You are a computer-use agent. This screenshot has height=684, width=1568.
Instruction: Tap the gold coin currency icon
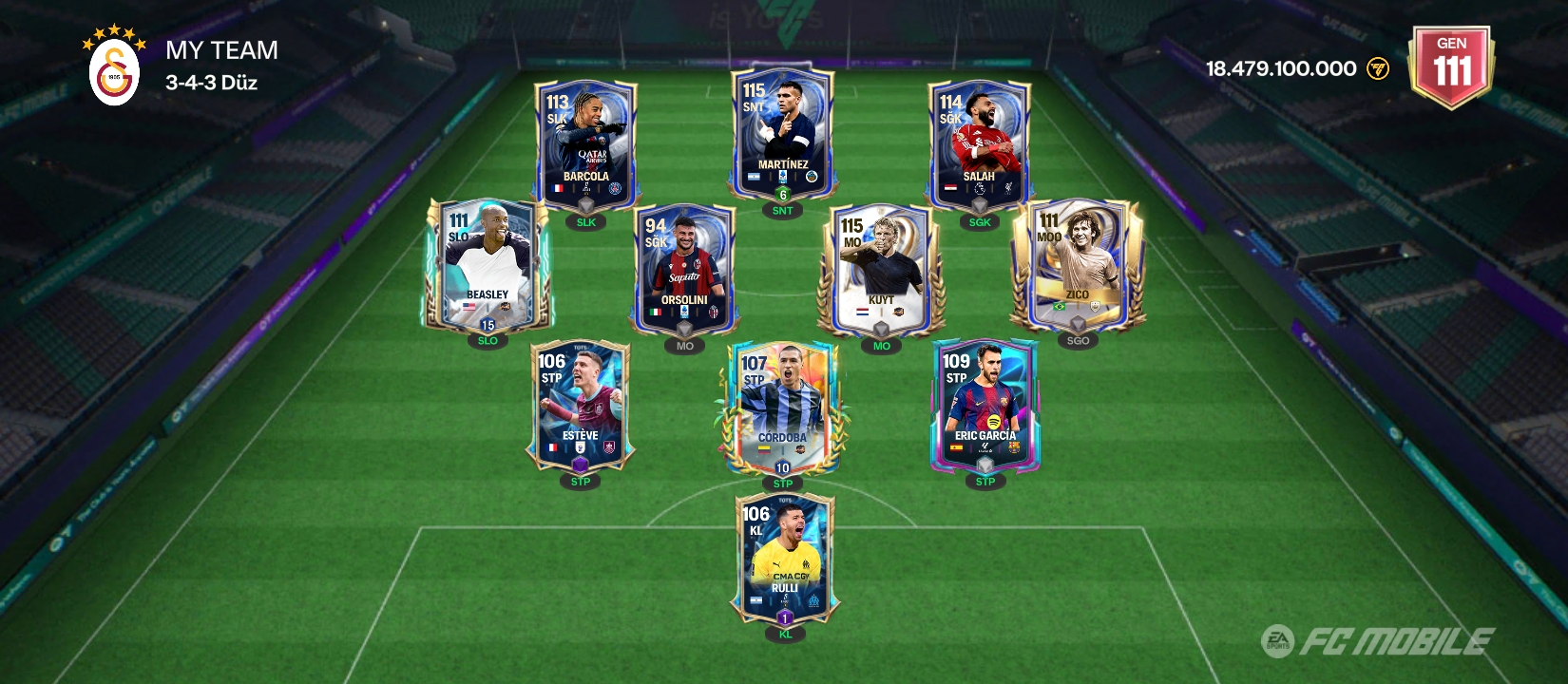click(x=1377, y=68)
